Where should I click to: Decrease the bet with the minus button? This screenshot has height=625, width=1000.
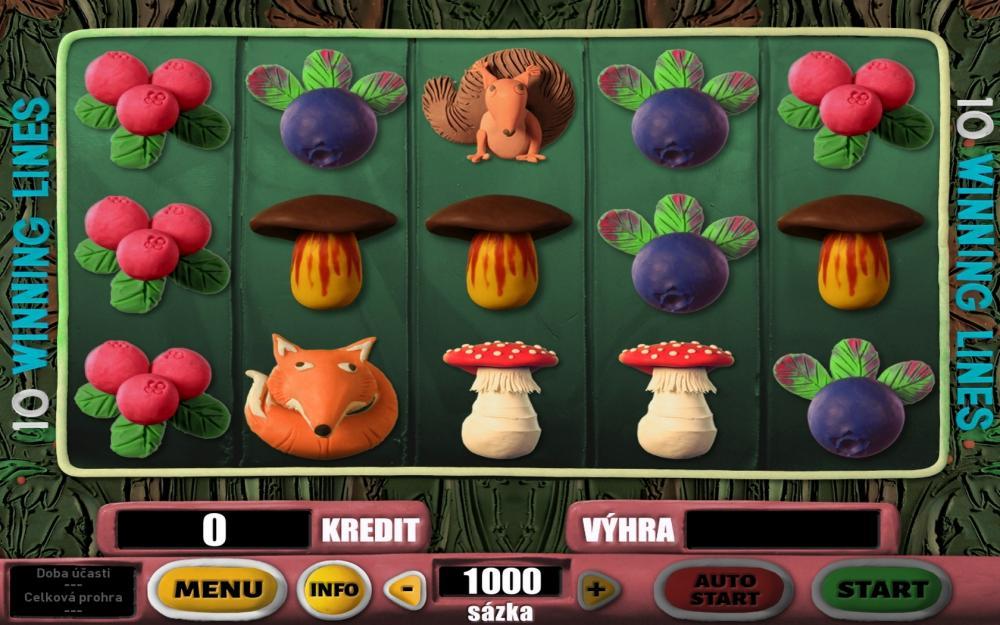pyautogui.click(x=405, y=589)
